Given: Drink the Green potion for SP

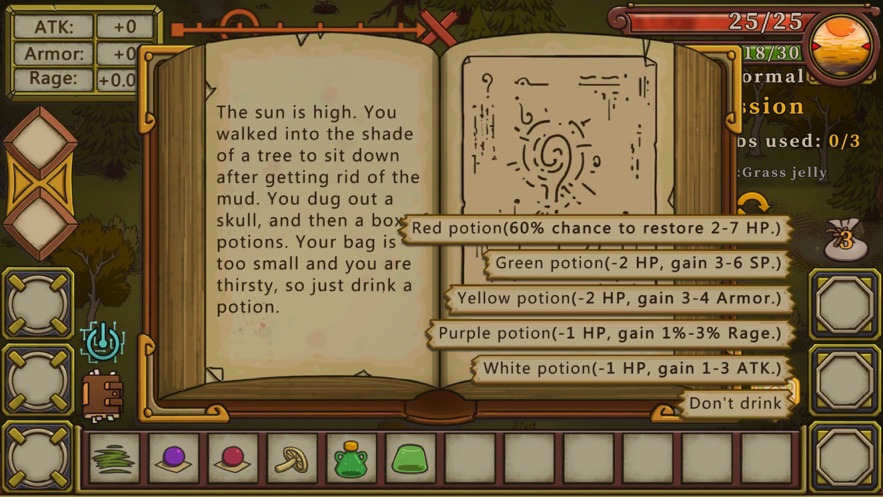Looking at the screenshot, I should point(638,264).
